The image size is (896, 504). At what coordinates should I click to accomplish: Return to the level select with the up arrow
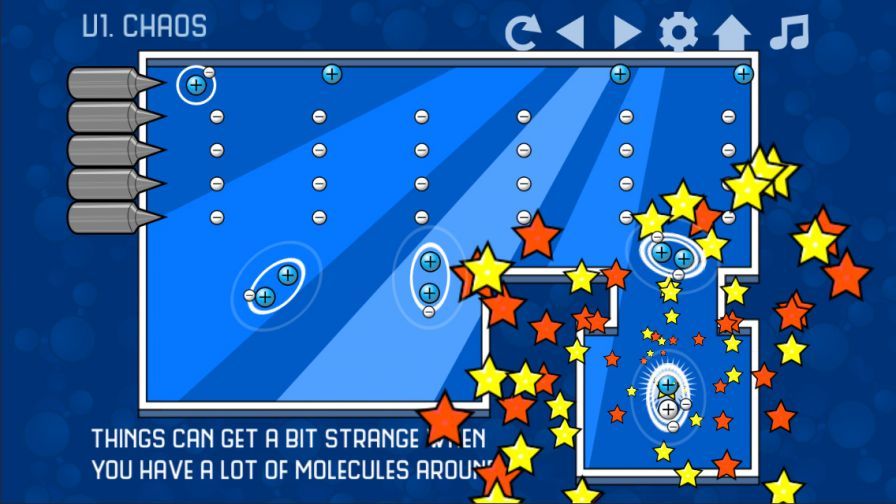click(x=731, y=32)
